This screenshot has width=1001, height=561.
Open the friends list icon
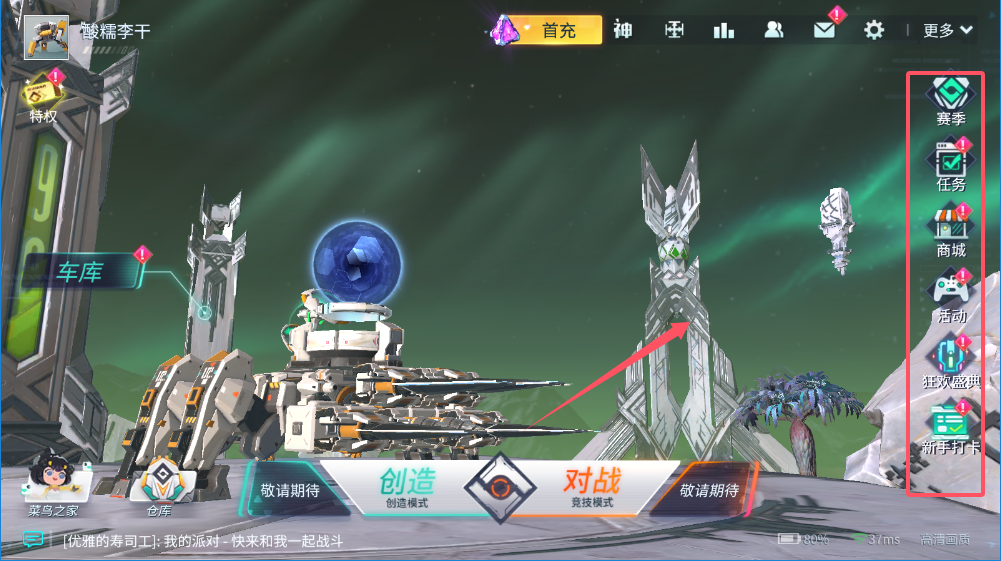point(774,30)
